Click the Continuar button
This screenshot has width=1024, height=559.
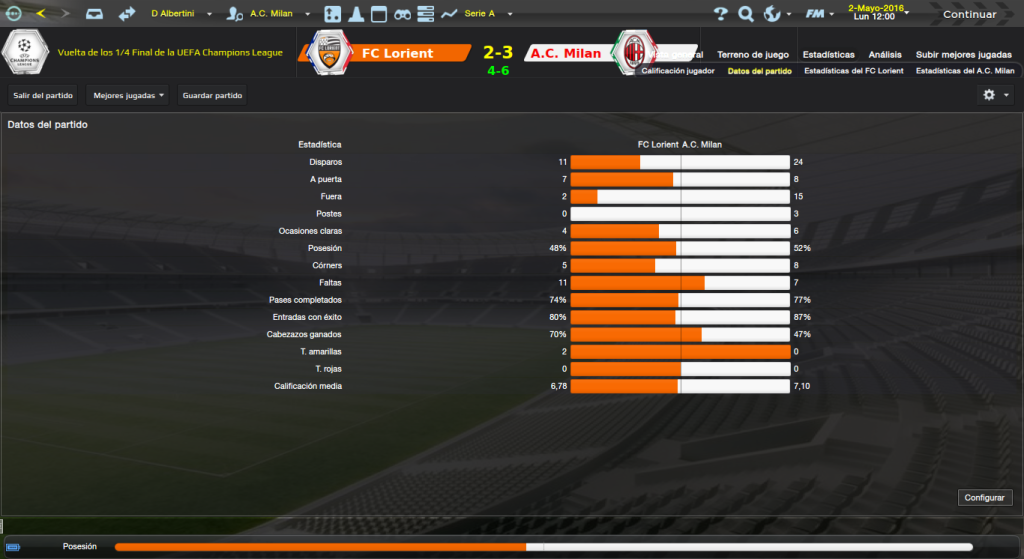(969, 14)
